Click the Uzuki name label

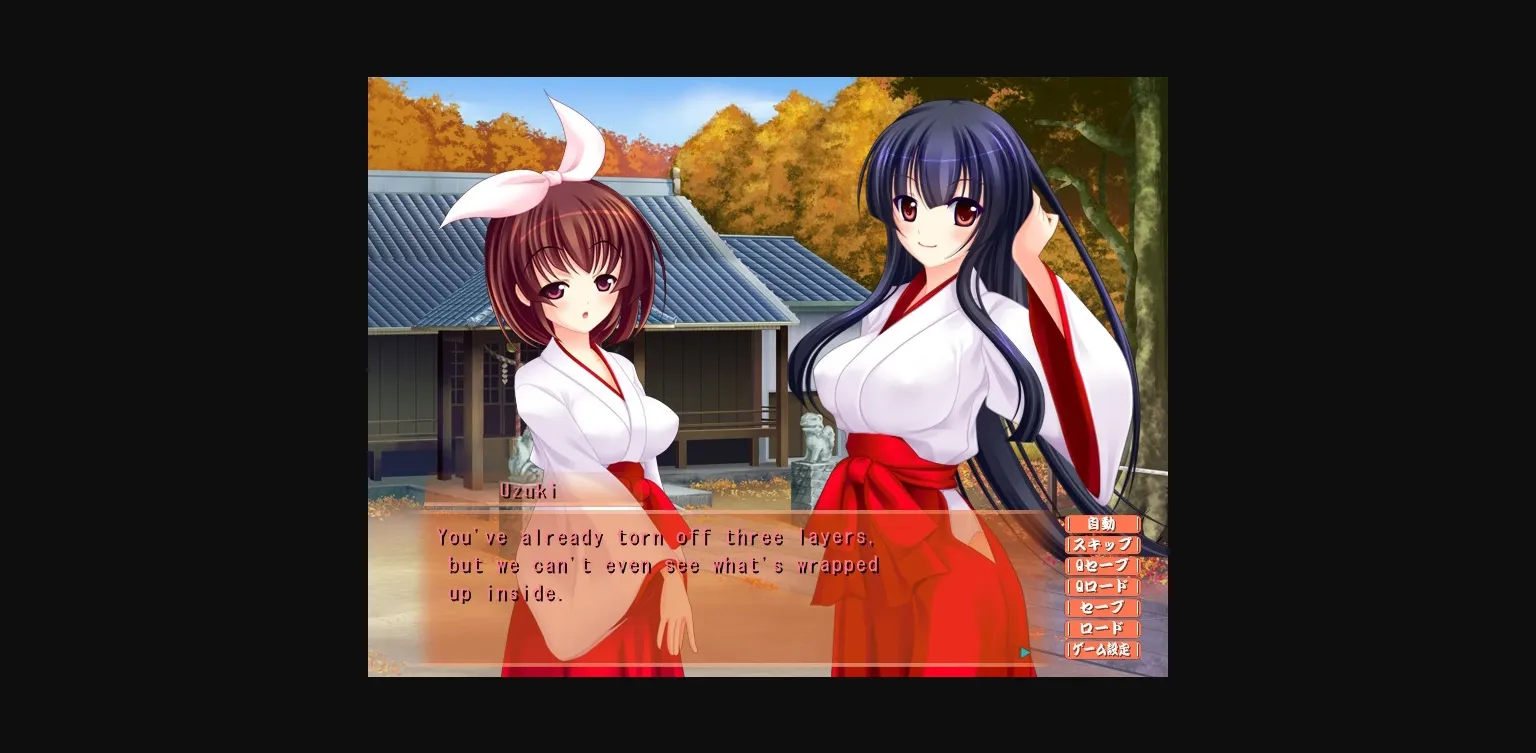pos(527,490)
